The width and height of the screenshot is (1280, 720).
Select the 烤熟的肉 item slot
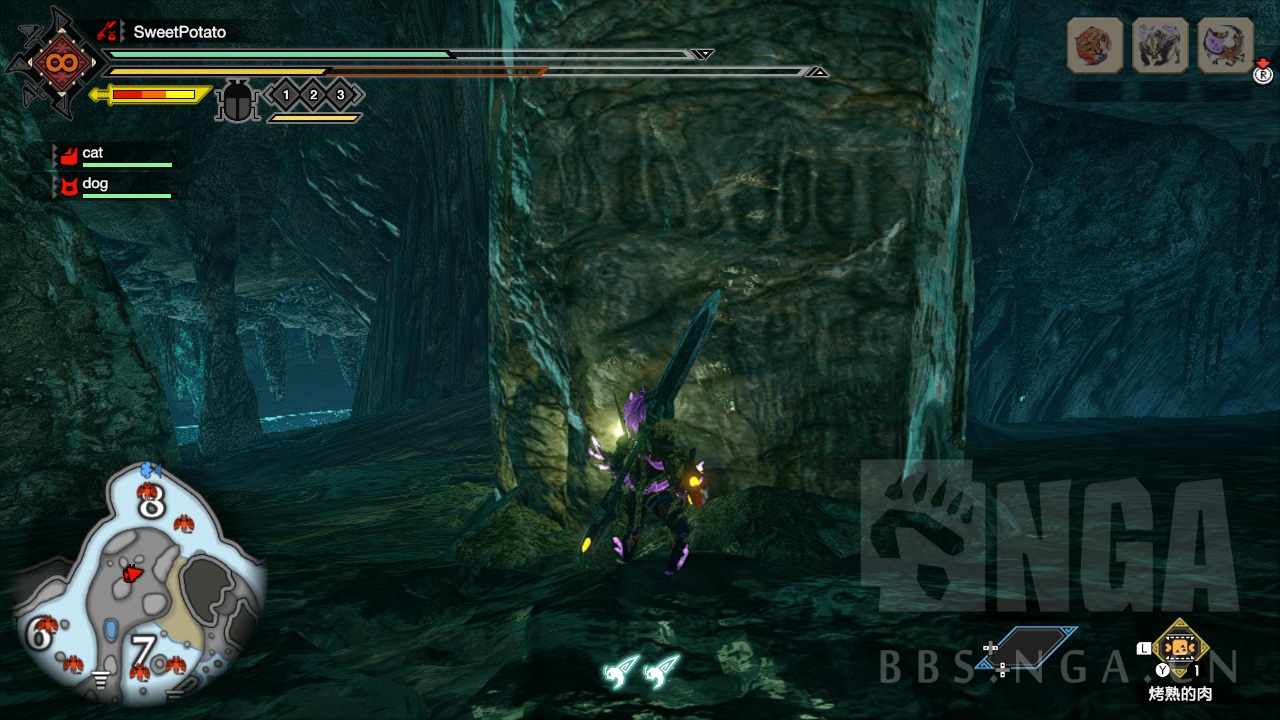1180,648
